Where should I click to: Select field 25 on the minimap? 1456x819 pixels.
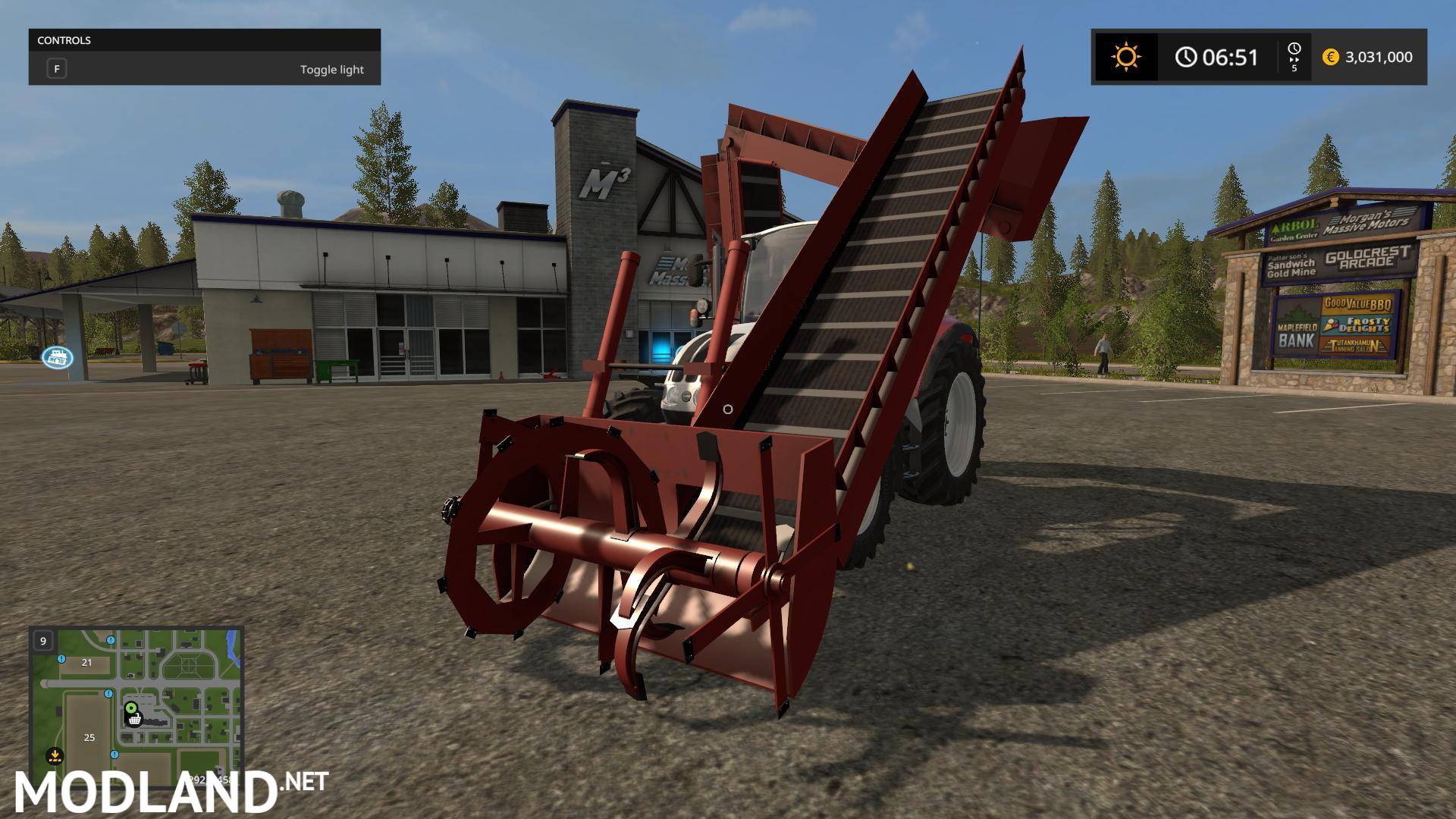[x=89, y=737]
